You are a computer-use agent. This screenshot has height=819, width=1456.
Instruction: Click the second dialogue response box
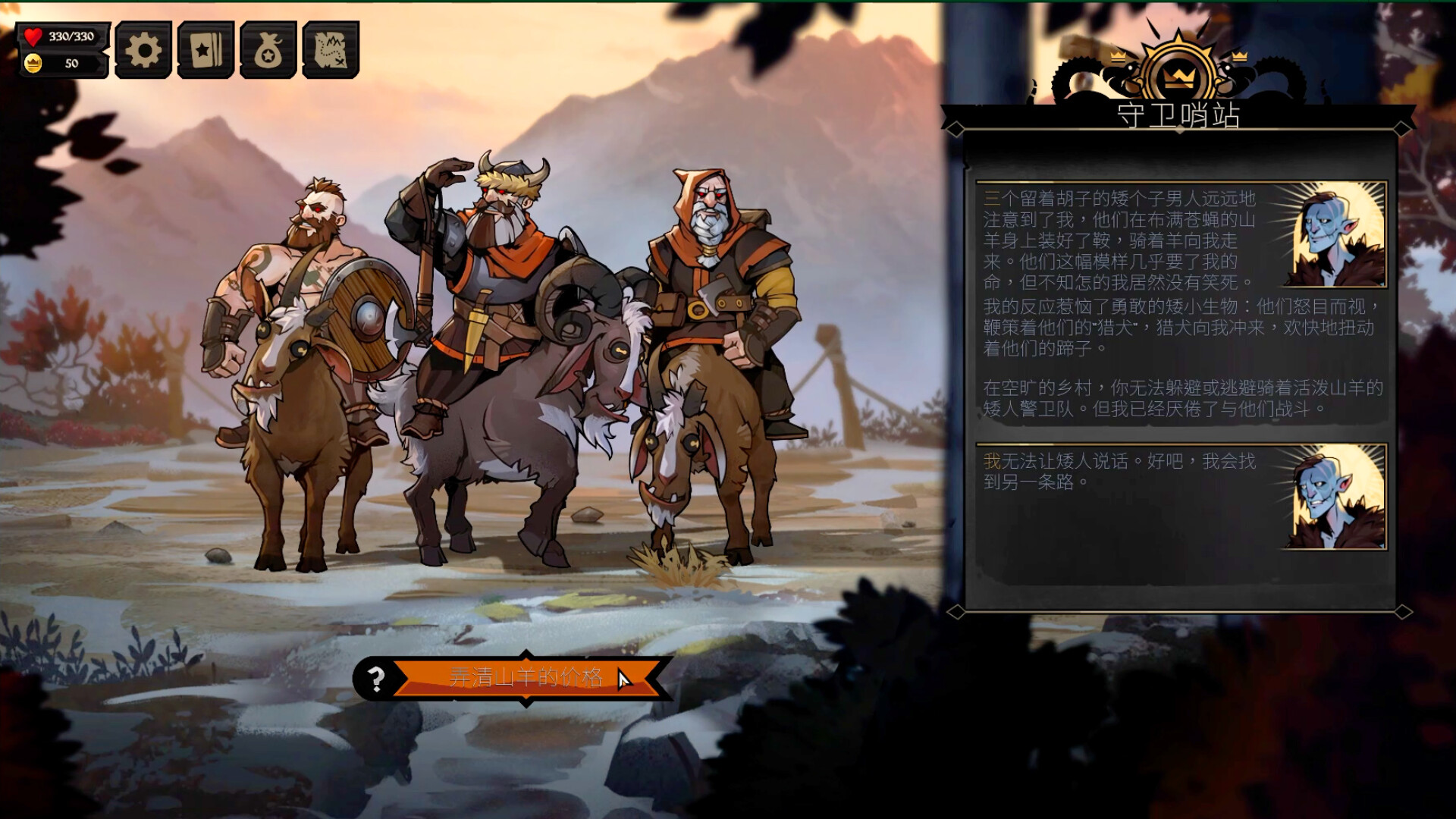[x=1183, y=523]
